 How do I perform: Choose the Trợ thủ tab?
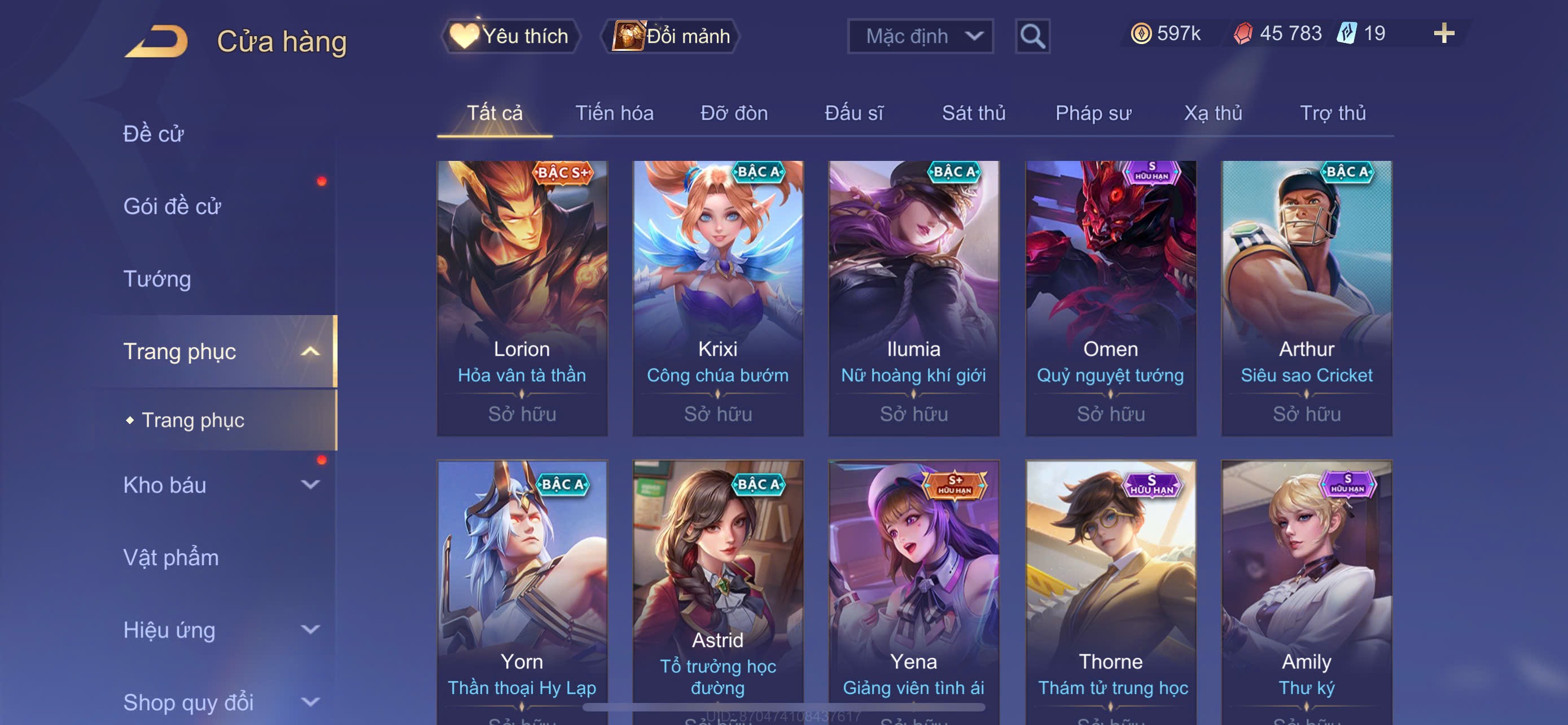click(x=1333, y=113)
